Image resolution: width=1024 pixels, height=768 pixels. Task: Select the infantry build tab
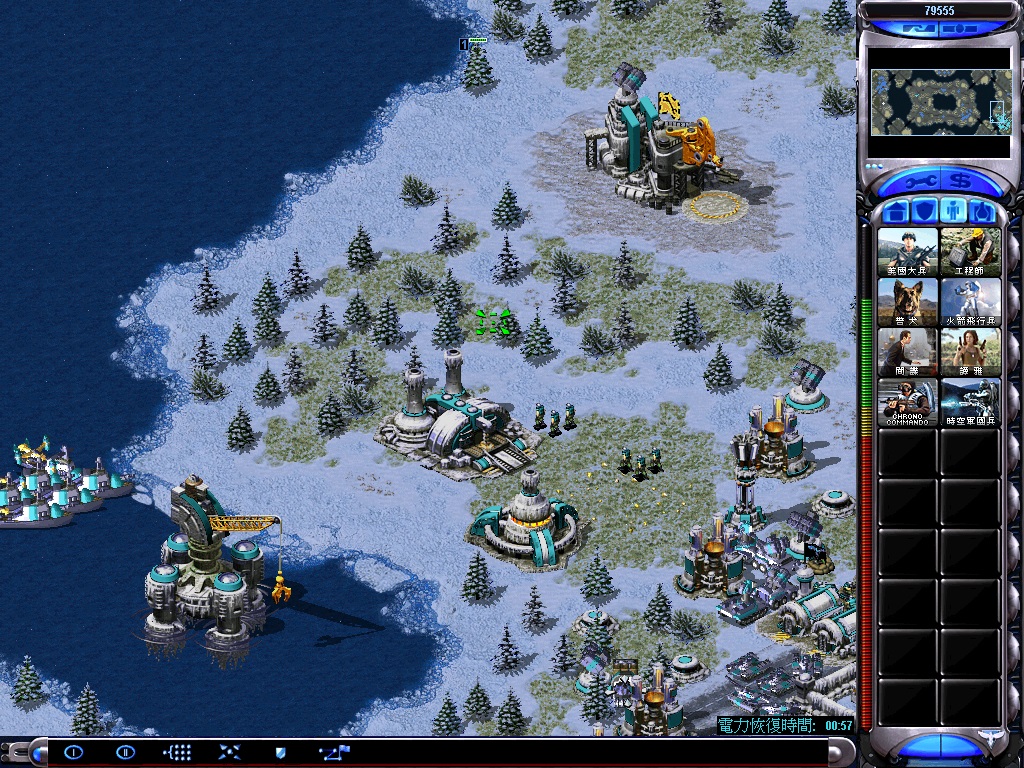pos(955,212)
